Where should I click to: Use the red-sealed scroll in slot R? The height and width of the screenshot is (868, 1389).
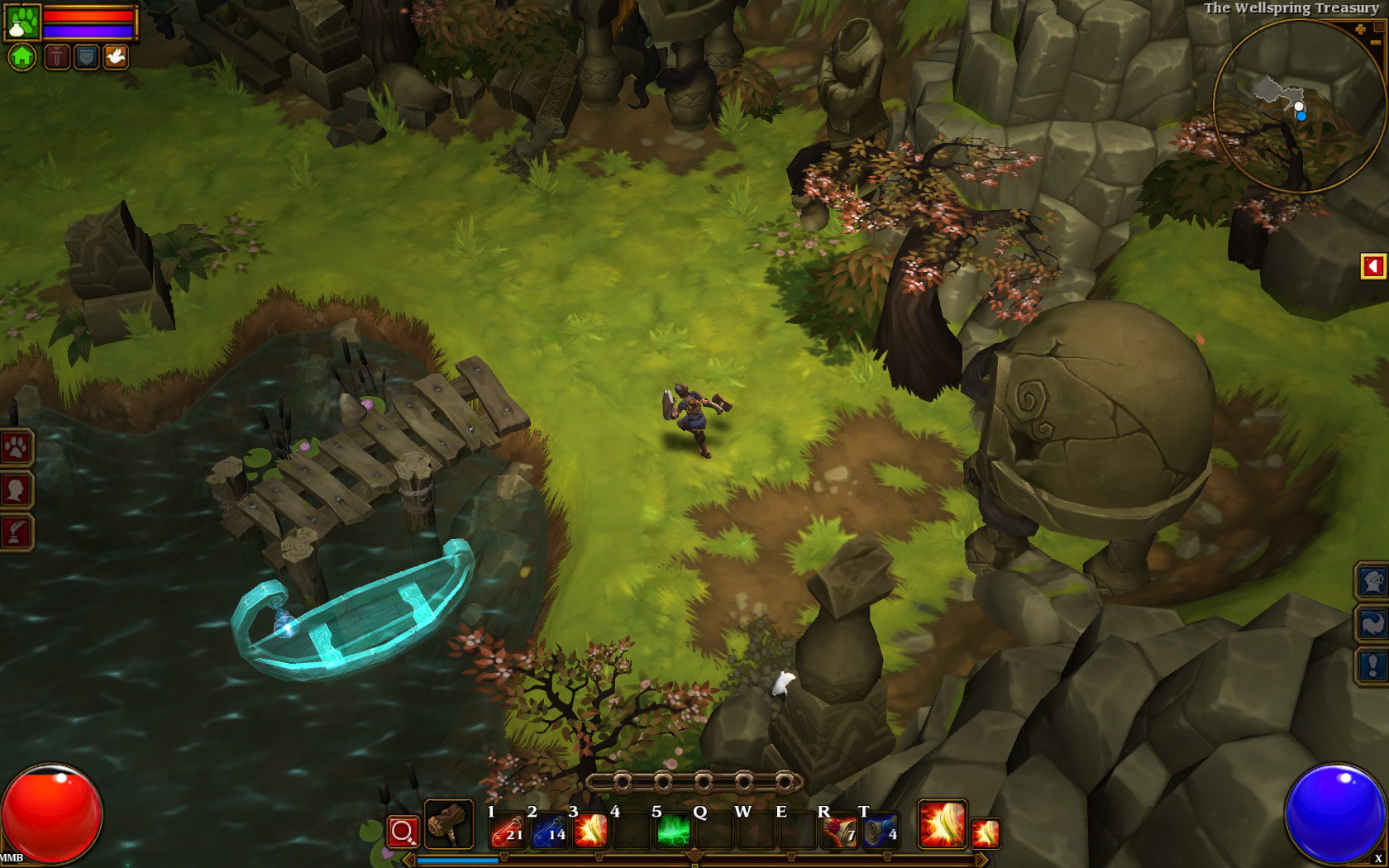click(x=838, y=831)
